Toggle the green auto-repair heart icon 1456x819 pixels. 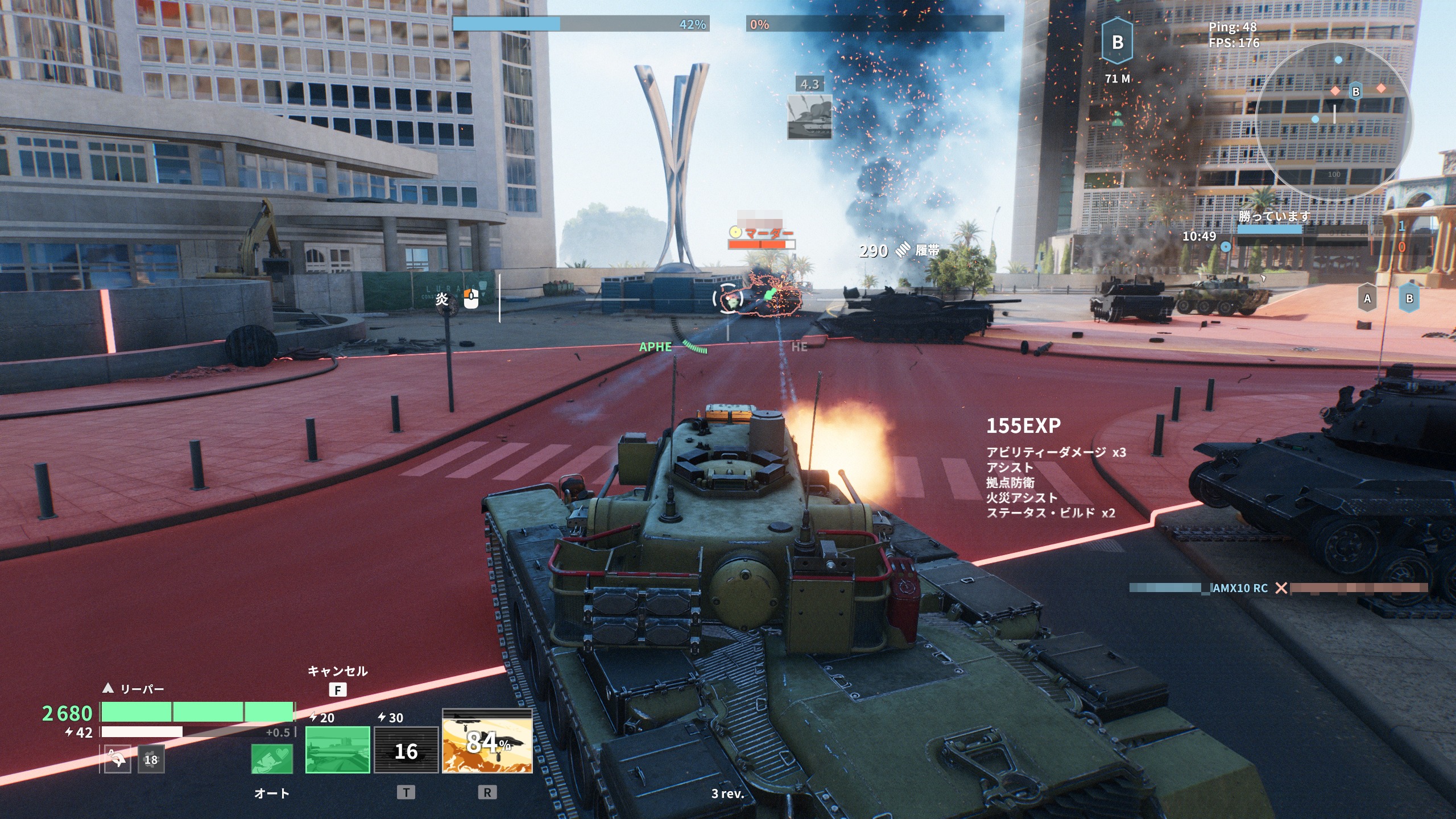click(272, 759)
